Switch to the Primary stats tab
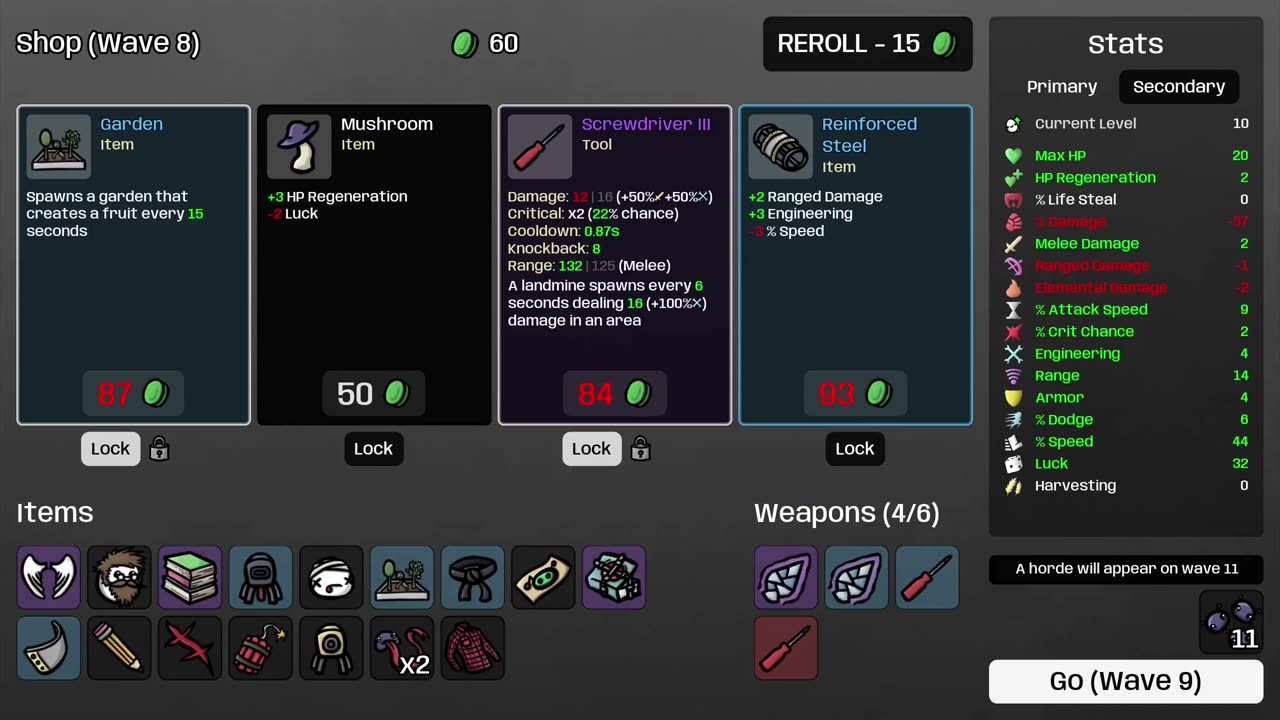This screenshot has width=1280, height=720. coord(1062,87)
